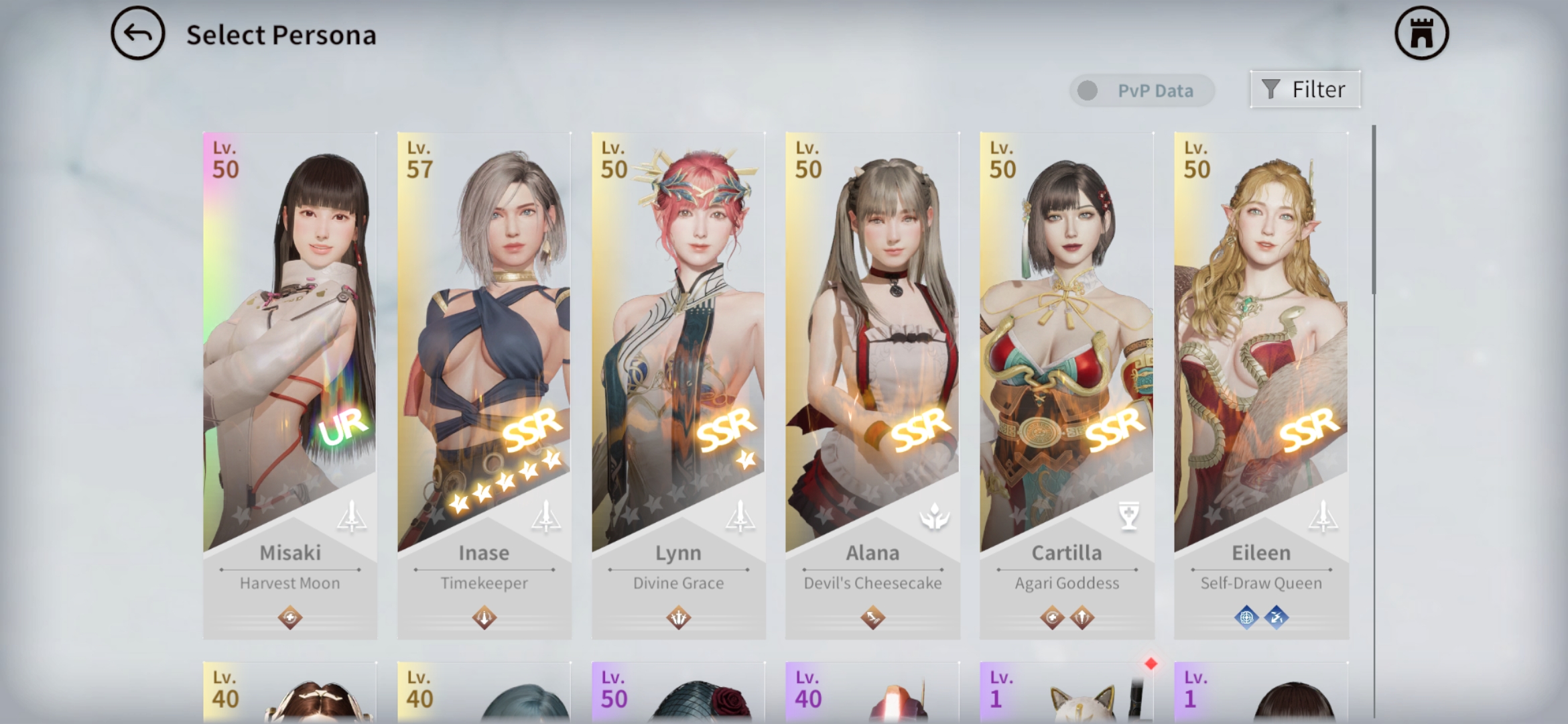Select Eileen Self-Draw Queen persona
The width and height of the screenshot is (1568, 724).
(1261, 385)
